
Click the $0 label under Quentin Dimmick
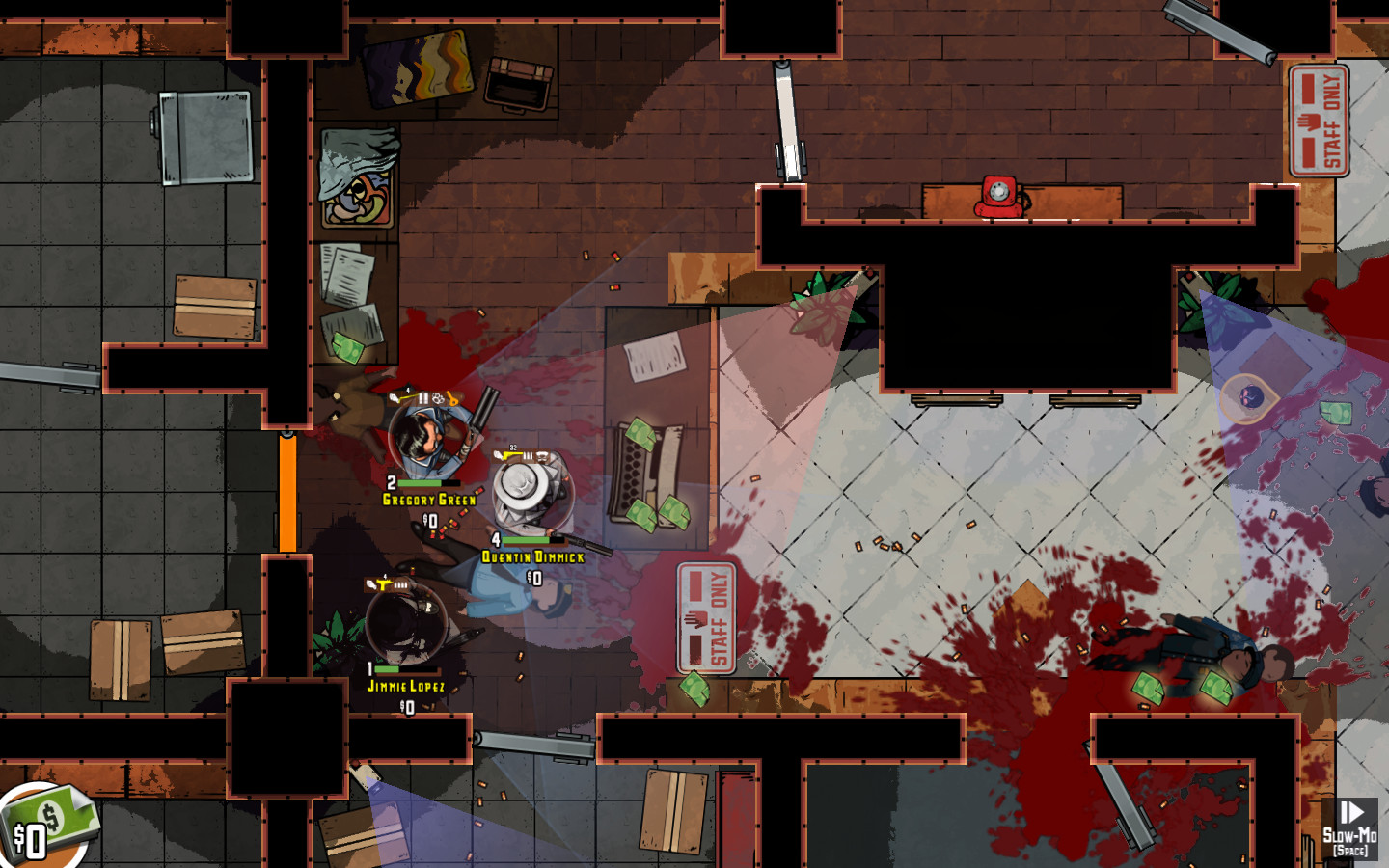[534, 578]
